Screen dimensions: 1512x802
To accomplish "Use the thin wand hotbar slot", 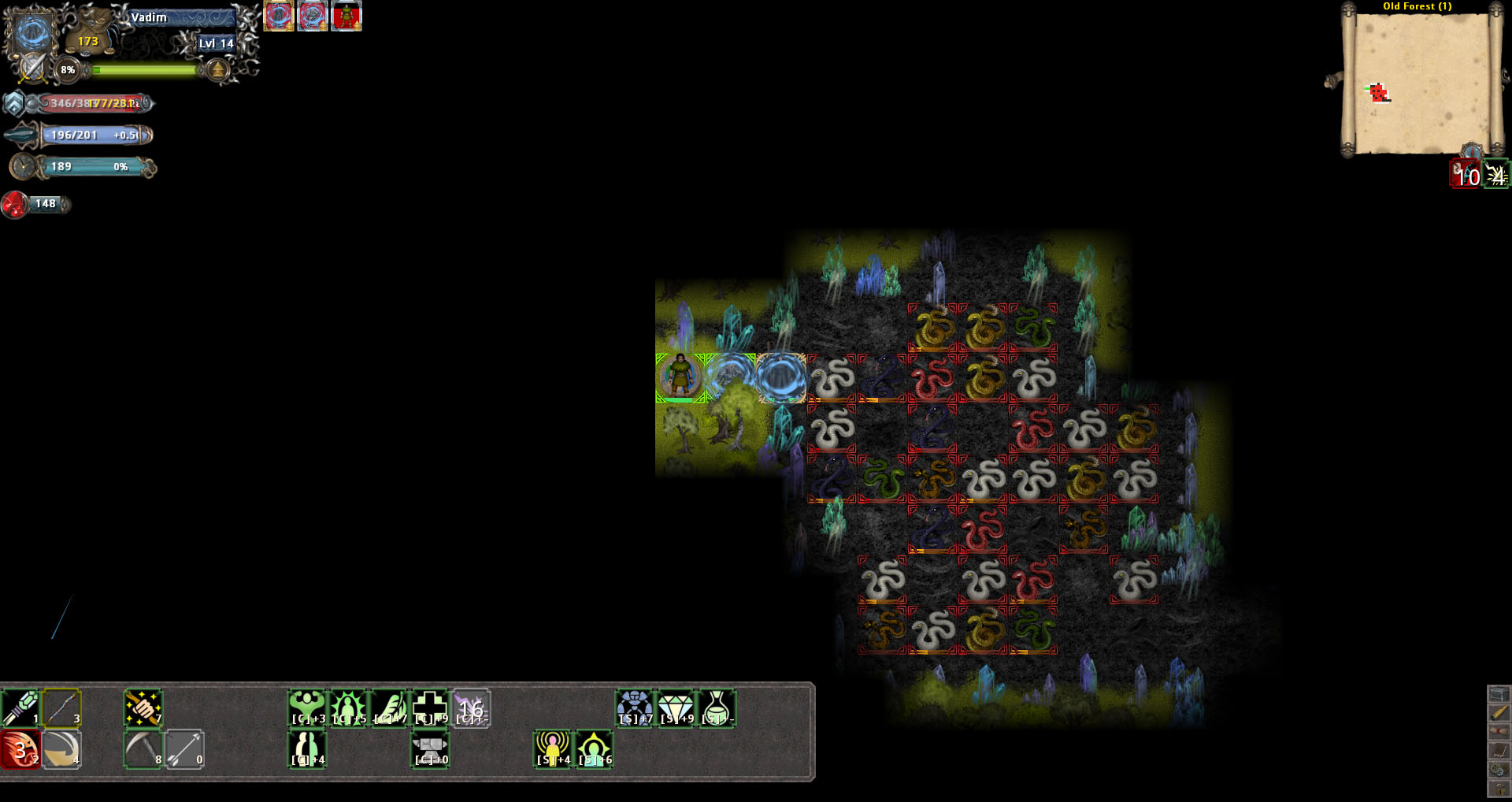I will pyautogui.click(x=61, y=707).
